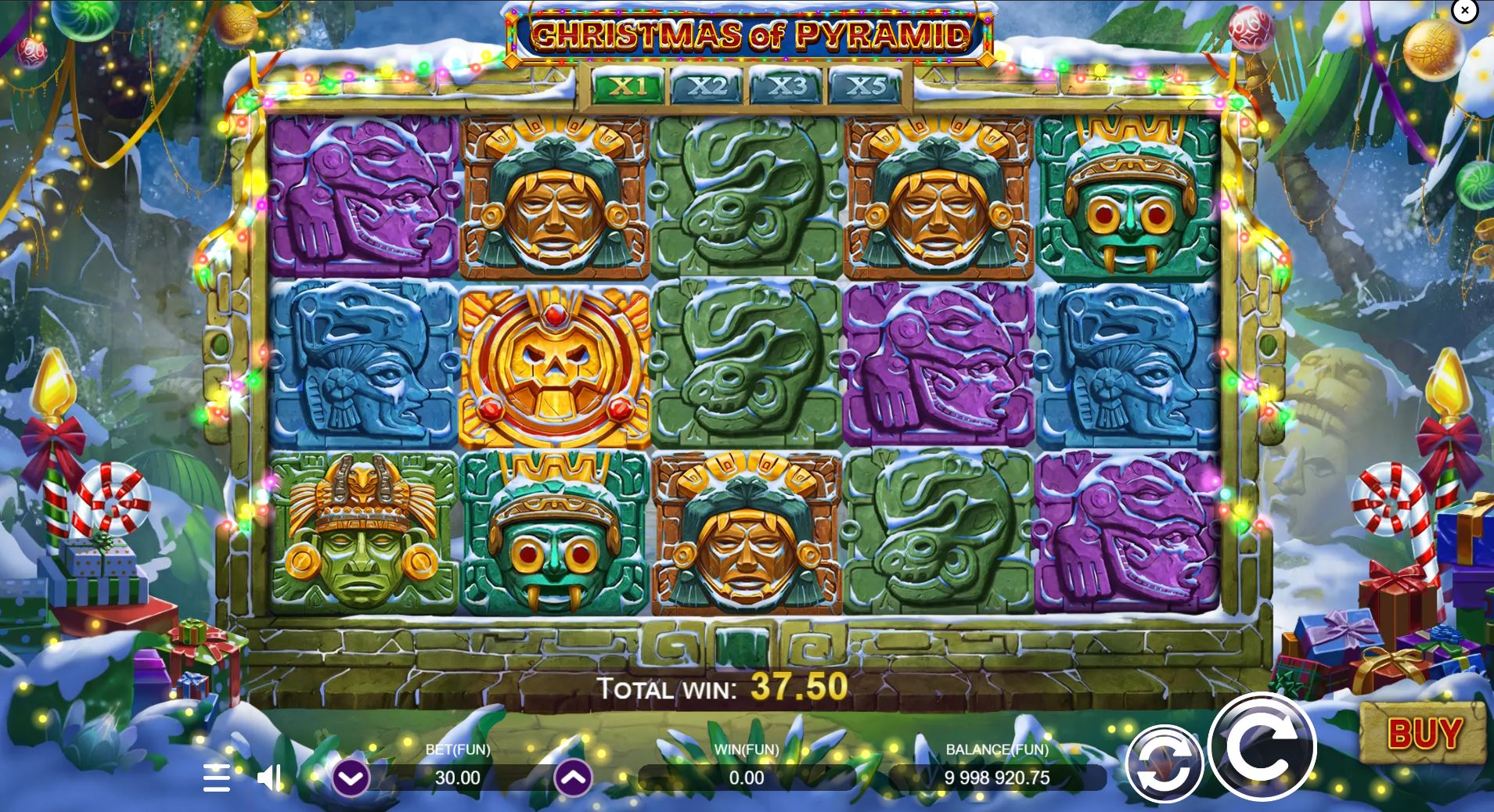This screenshot has width=1494, height=812.
Task: Toggle sound on or off
Action: click(270, 777)
